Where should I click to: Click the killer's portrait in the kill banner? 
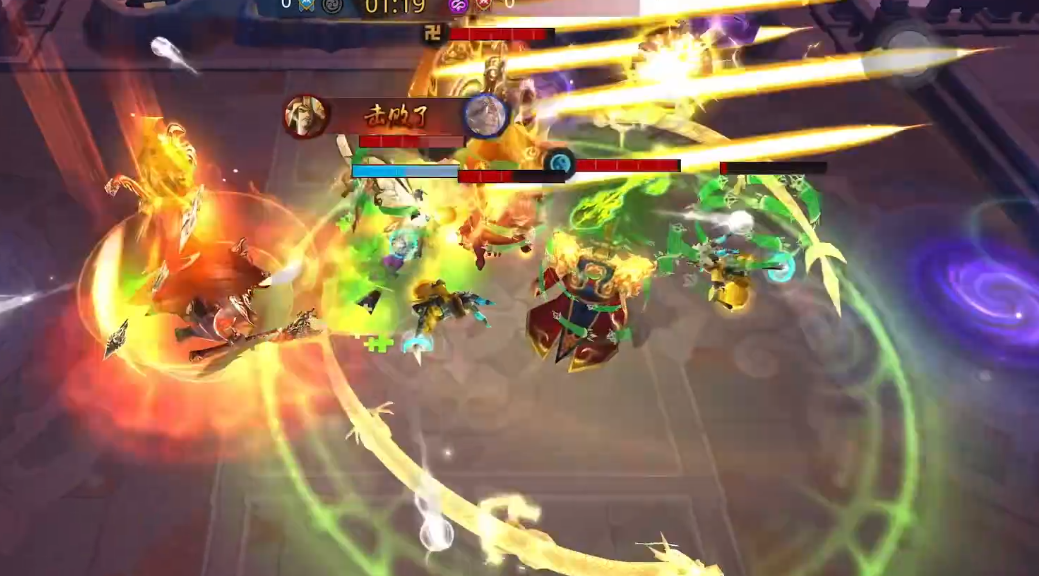(x=306, y=116)
